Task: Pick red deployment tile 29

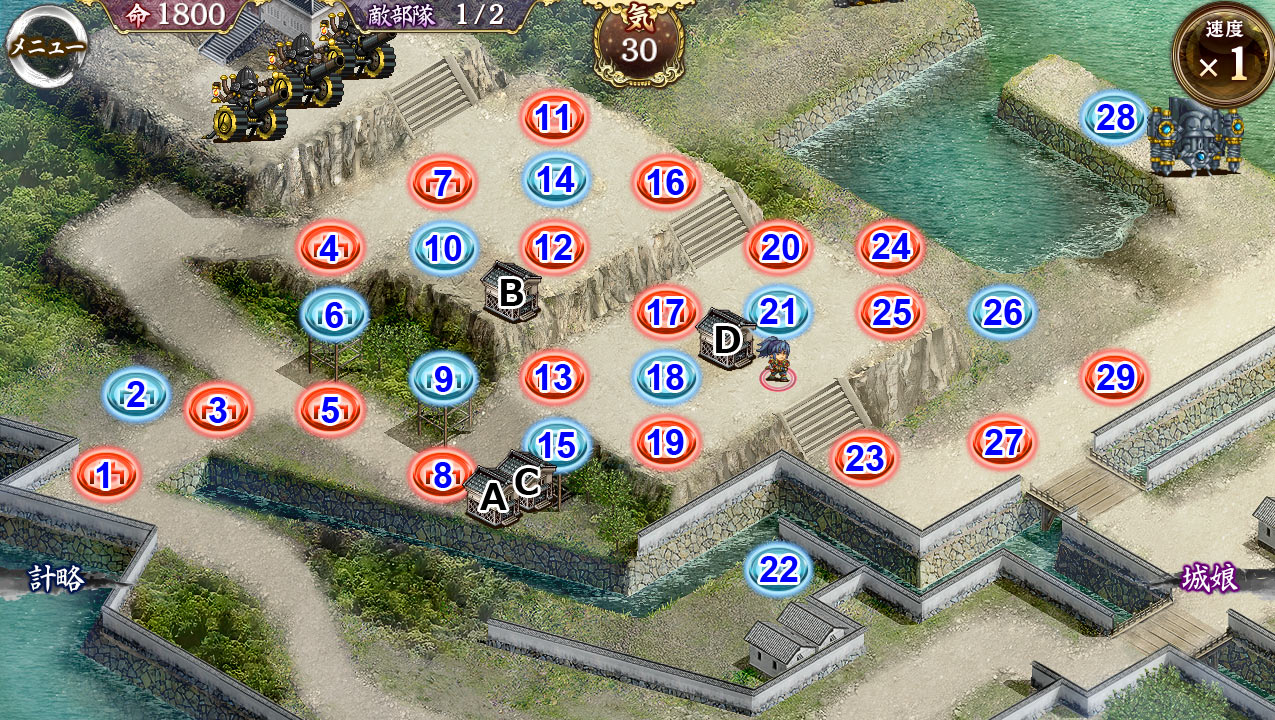Action: pos(1115,378)
